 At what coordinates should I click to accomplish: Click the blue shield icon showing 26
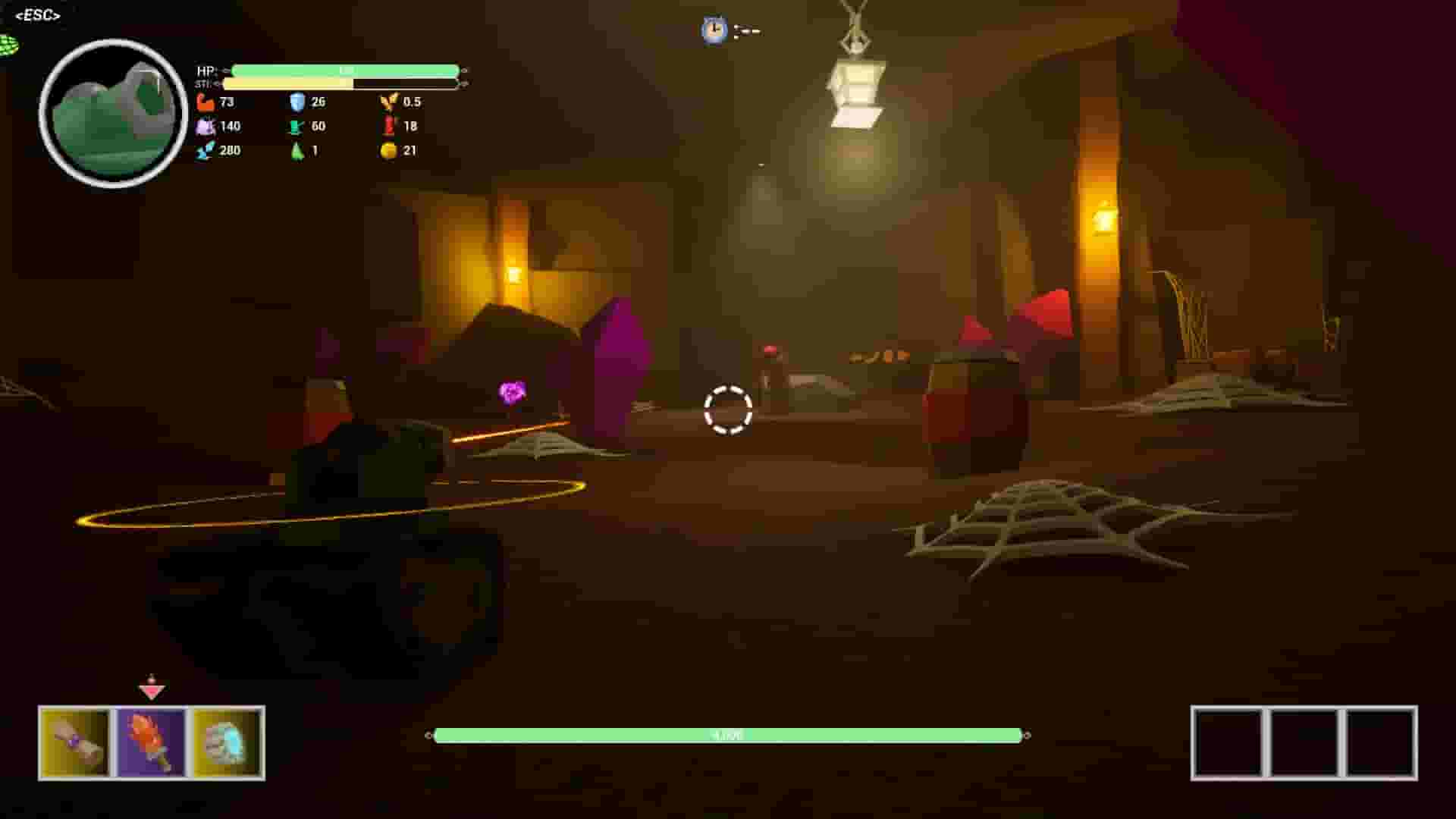coord(296,102)
